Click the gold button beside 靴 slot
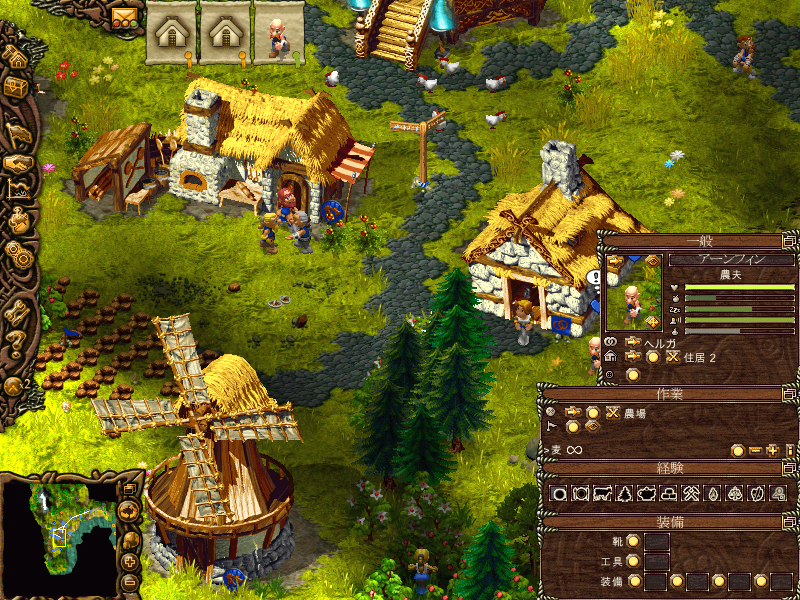 pos(633,541)
